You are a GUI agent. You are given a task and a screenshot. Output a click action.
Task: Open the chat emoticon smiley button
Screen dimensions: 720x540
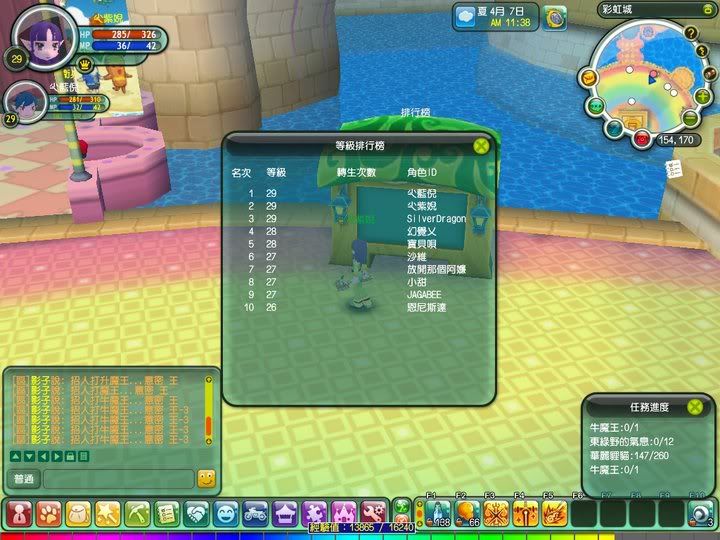click(206, 479)
